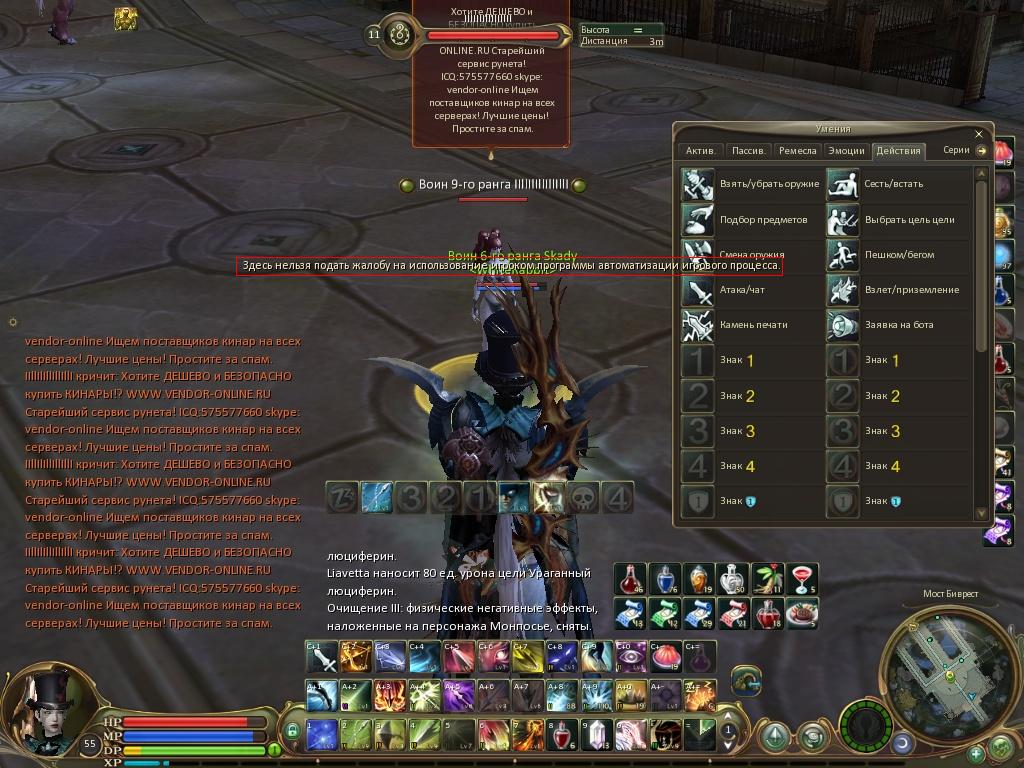Select the Ремесла tab
Screen dimensions: 1024x768
(x=798, y=151)
